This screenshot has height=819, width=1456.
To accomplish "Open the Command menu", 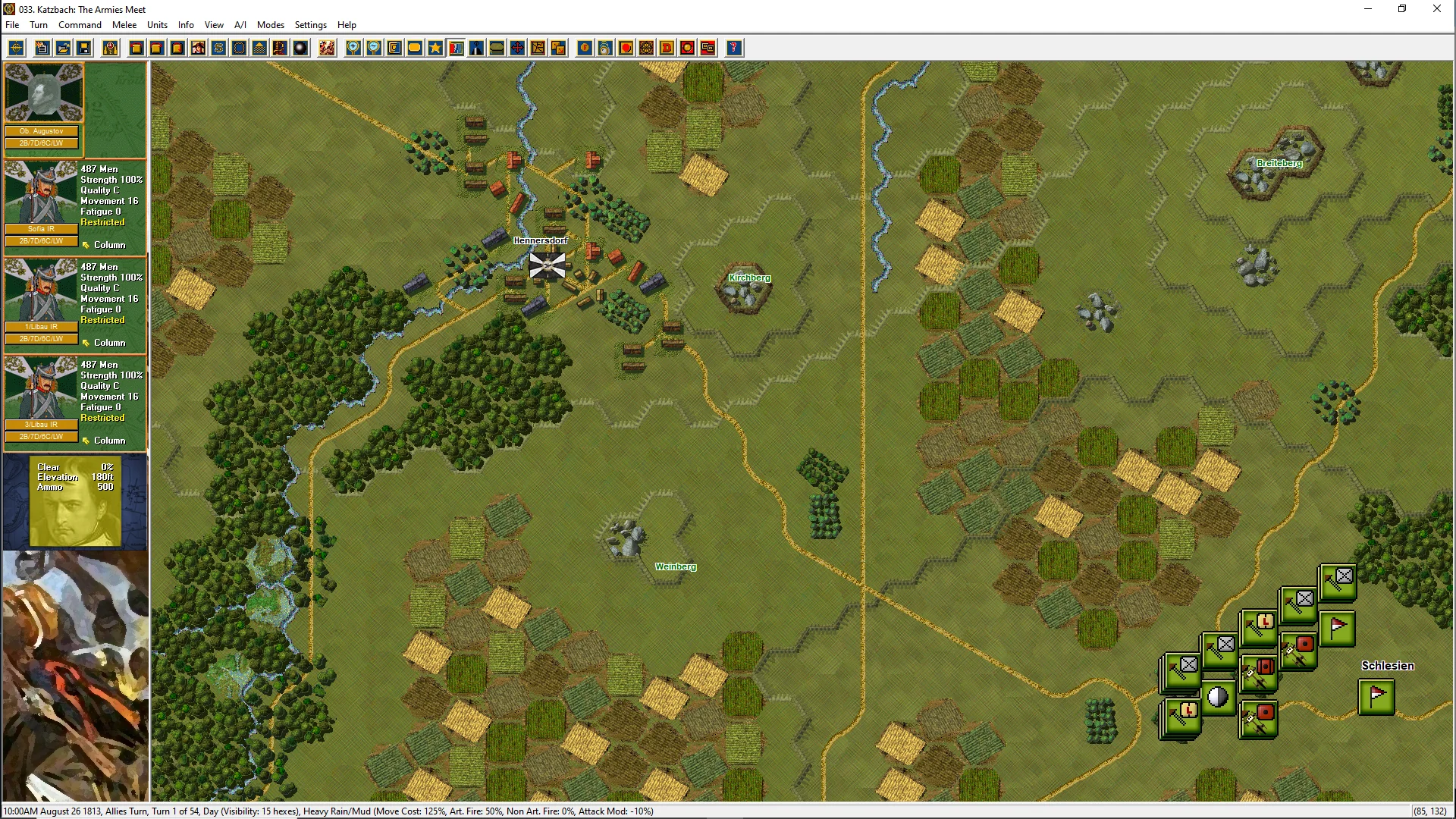I will (x=80, y=25).
